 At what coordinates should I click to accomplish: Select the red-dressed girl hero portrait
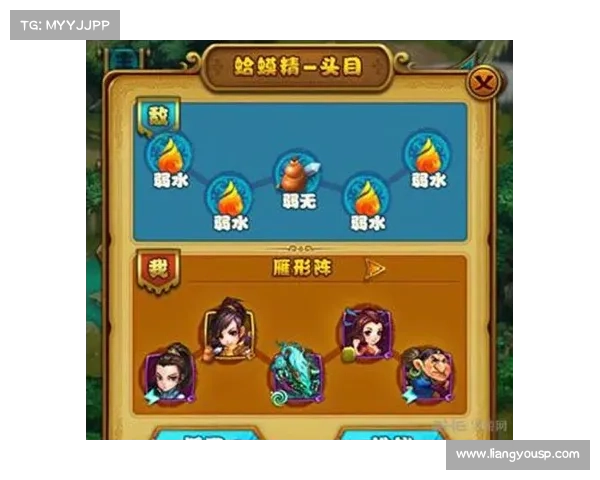tap(362, 331)
